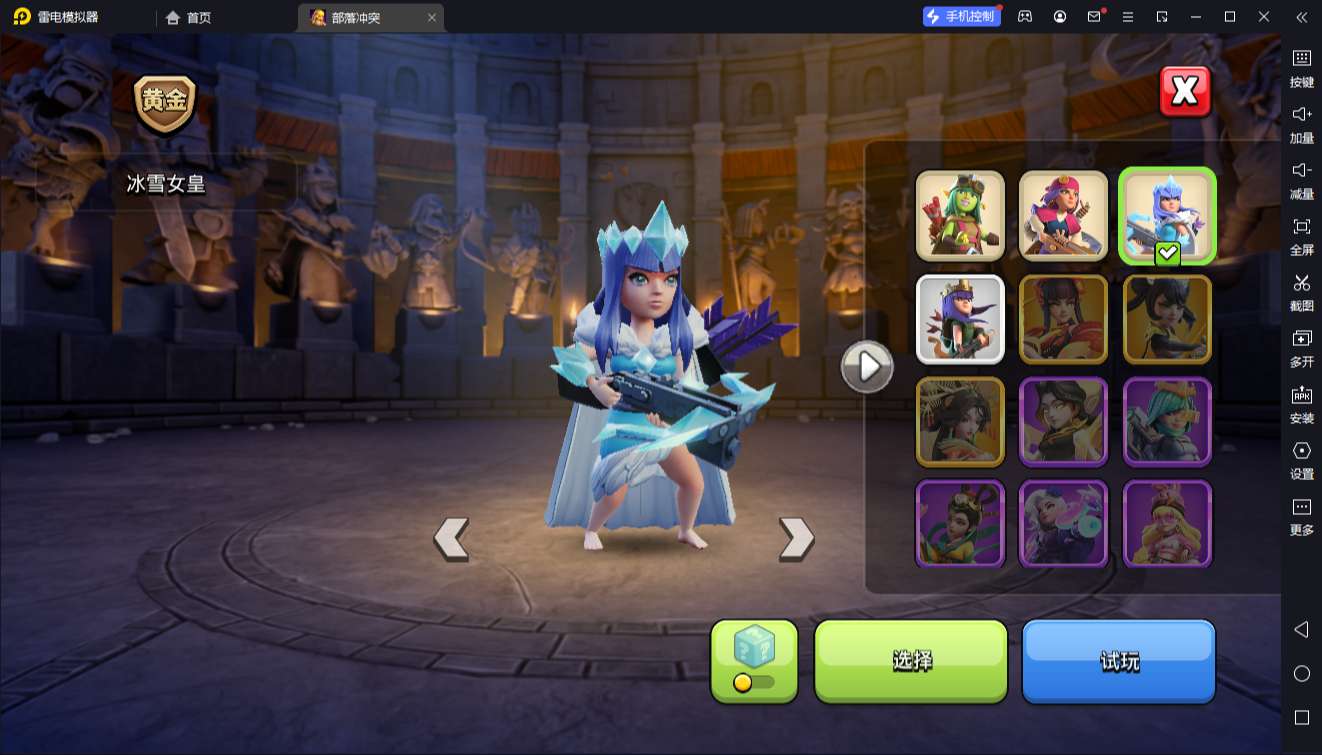Choose the pink-haired queen skin thumbnail
This screenshot has width=1322, height=755.
[1063, 215]
